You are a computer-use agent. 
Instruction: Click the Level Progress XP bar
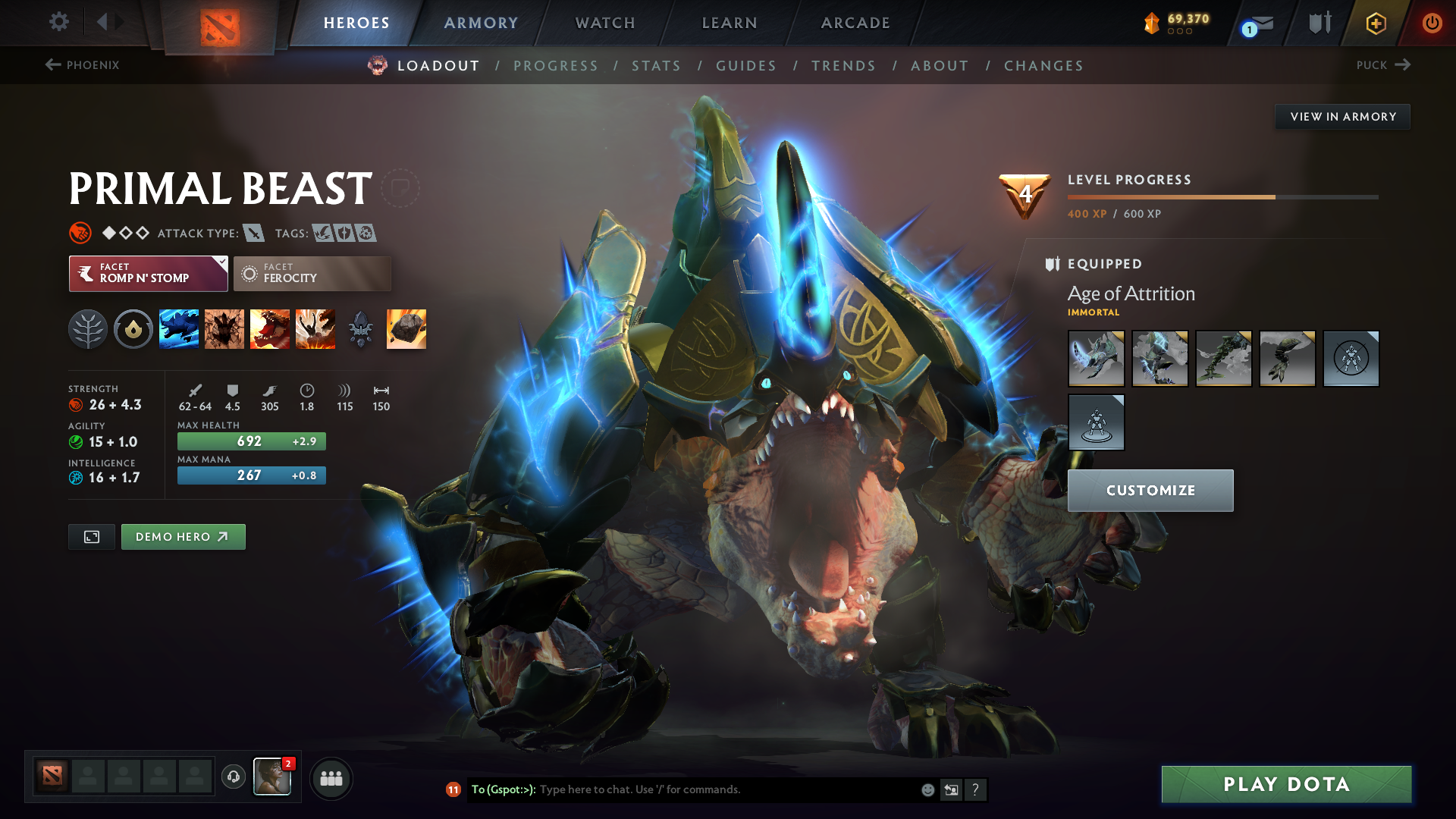[1221, 196]
